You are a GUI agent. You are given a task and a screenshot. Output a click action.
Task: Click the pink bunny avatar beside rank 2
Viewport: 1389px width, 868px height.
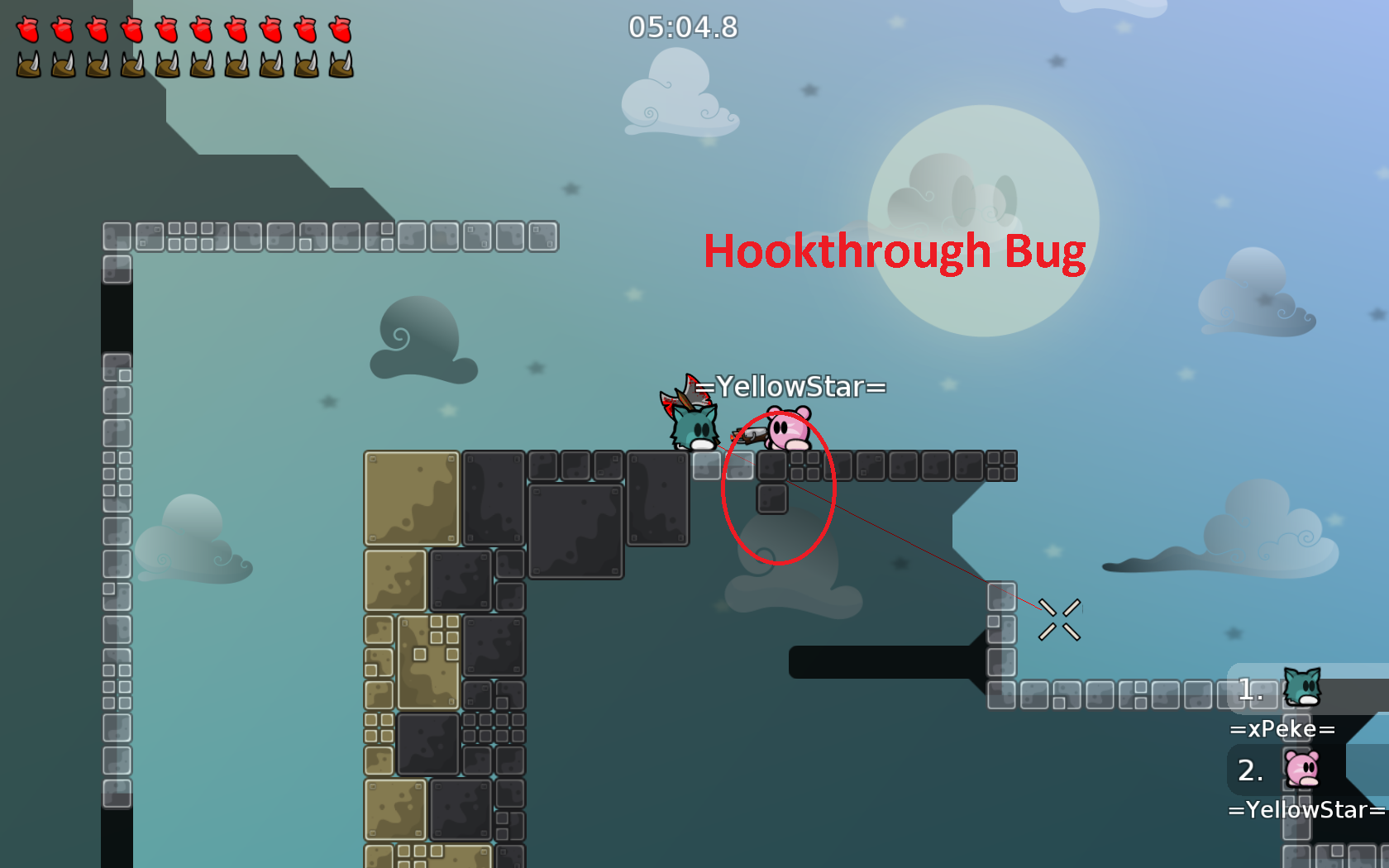1302,770
